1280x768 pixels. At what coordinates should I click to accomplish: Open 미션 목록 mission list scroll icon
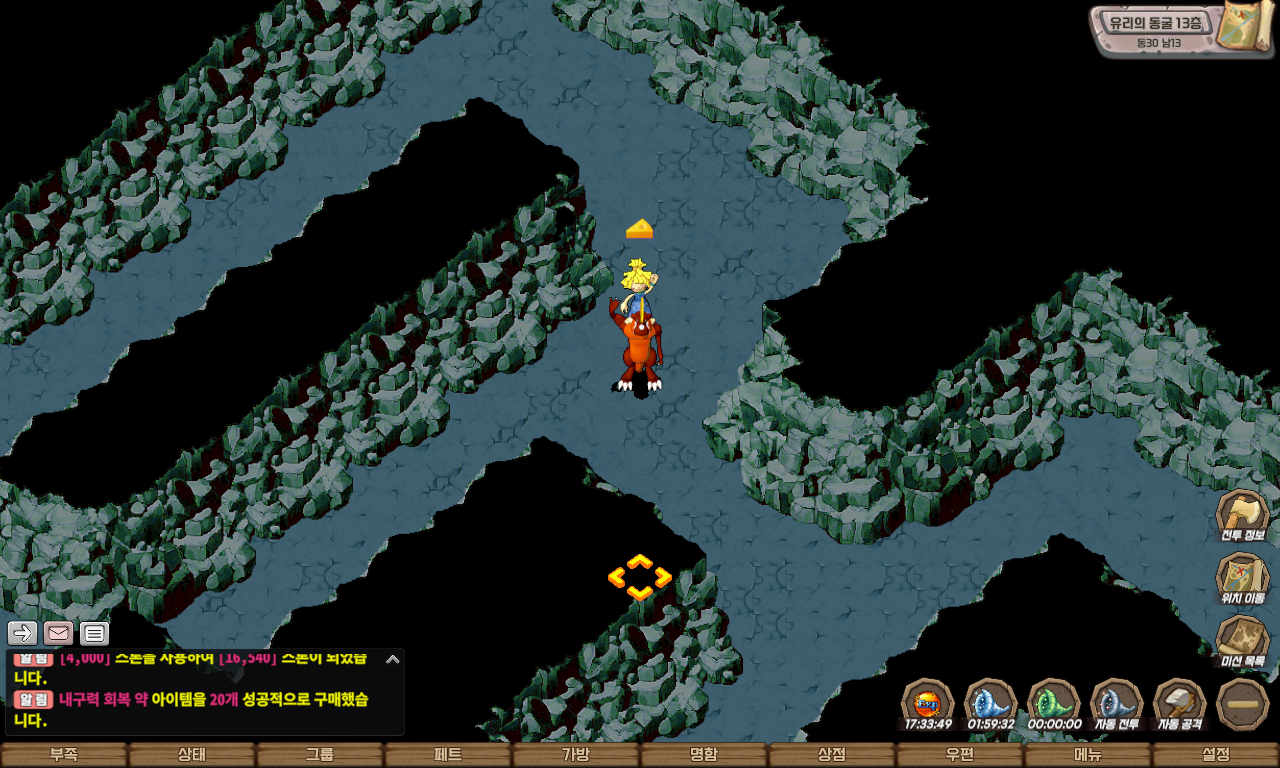(x=1242, y=641)
